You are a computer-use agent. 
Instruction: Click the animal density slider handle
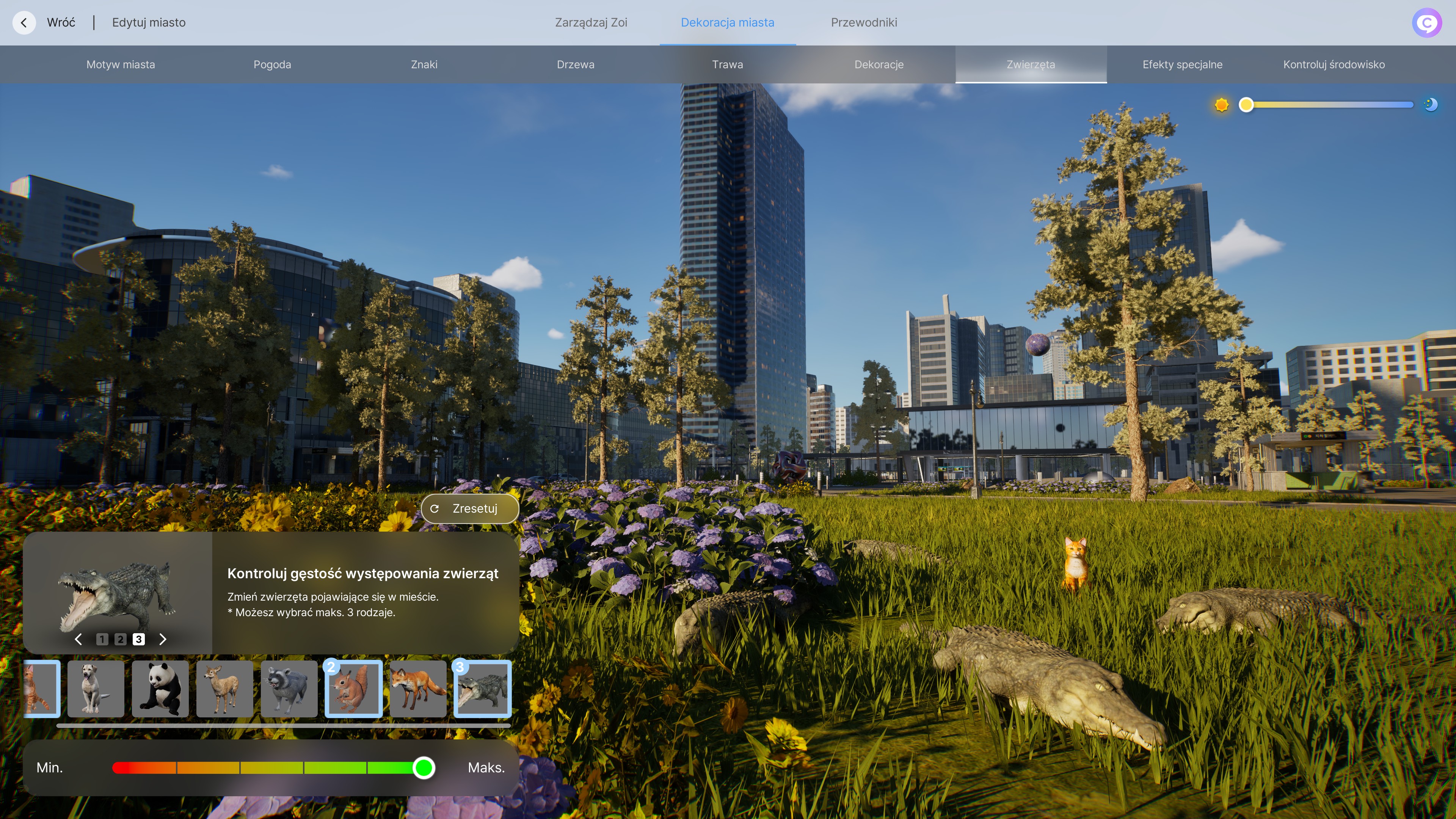tap(424, 767)
